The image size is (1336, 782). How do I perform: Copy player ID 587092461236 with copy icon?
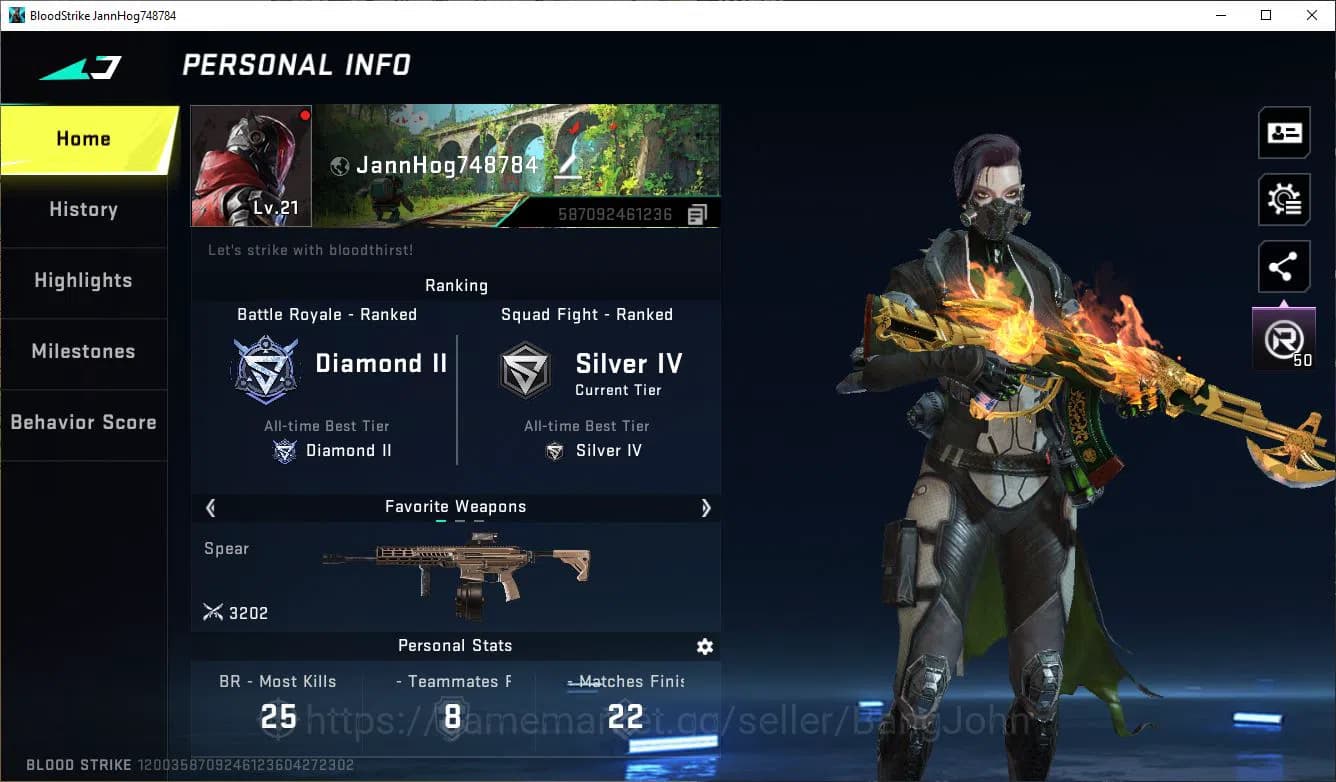tap(696, 213)
